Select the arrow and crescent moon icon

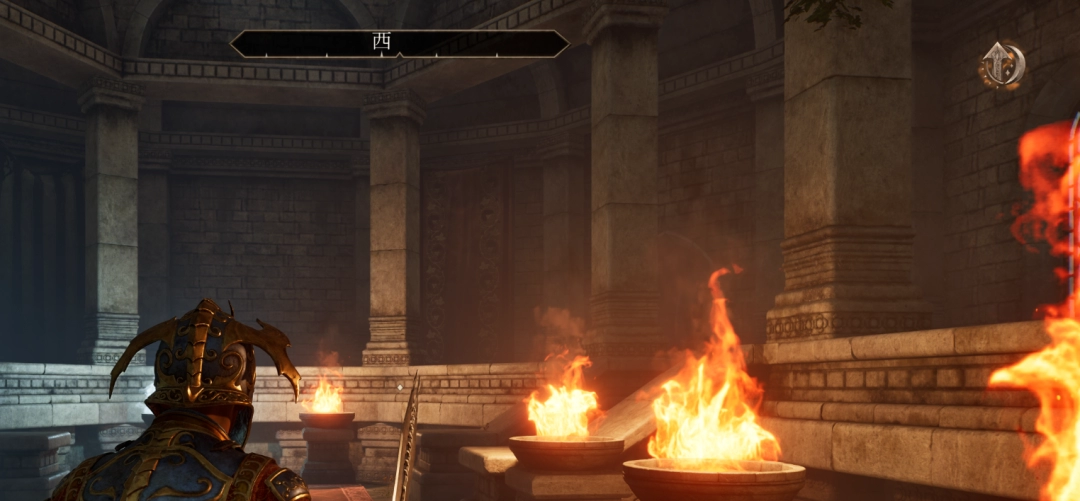pyautogui.click(x=1001, y=66)
